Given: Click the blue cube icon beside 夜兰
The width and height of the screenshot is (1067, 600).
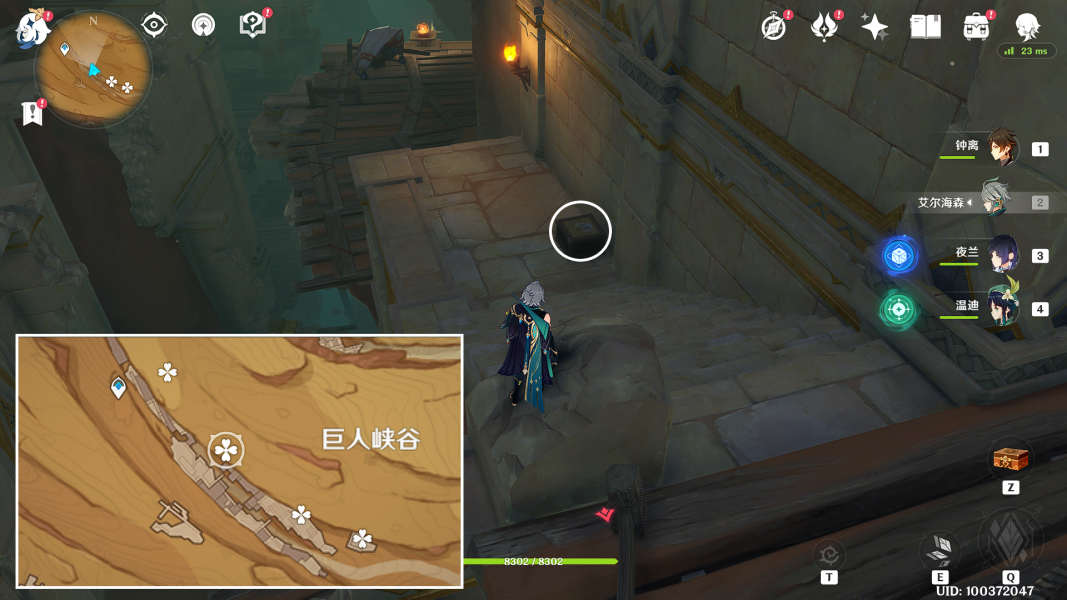Looking at the screenshot, I should (899, 256).
